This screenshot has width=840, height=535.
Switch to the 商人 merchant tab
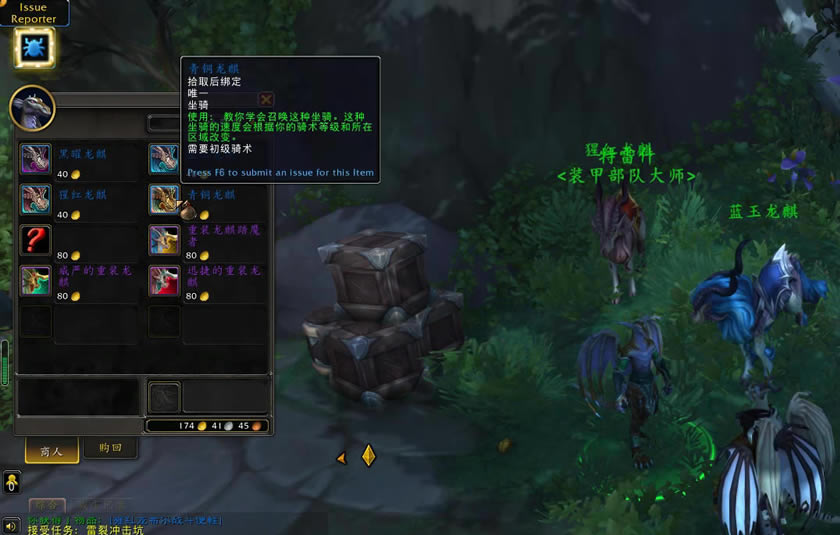(x=51, y=451)
